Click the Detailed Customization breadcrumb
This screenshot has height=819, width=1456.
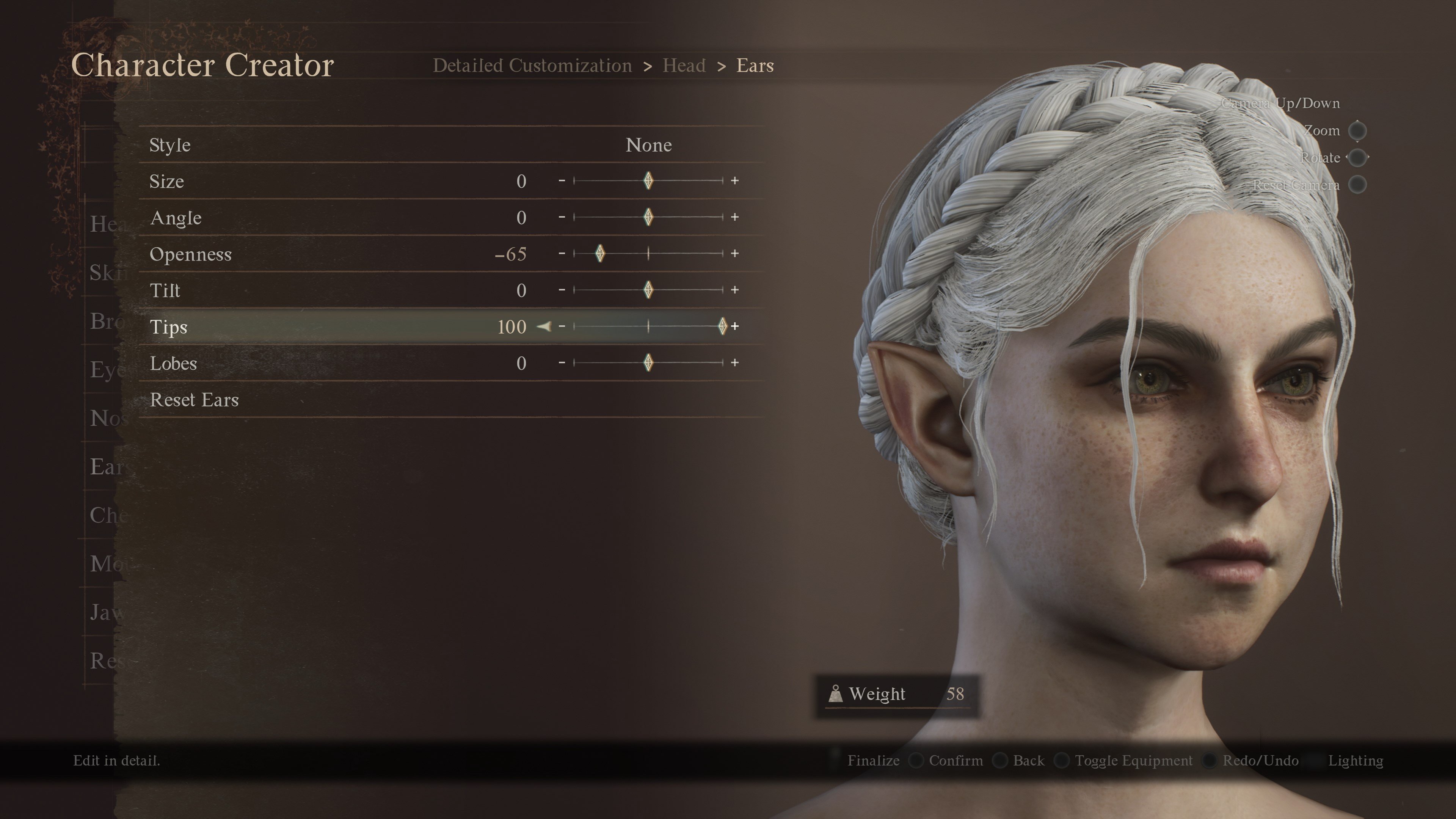532,65
